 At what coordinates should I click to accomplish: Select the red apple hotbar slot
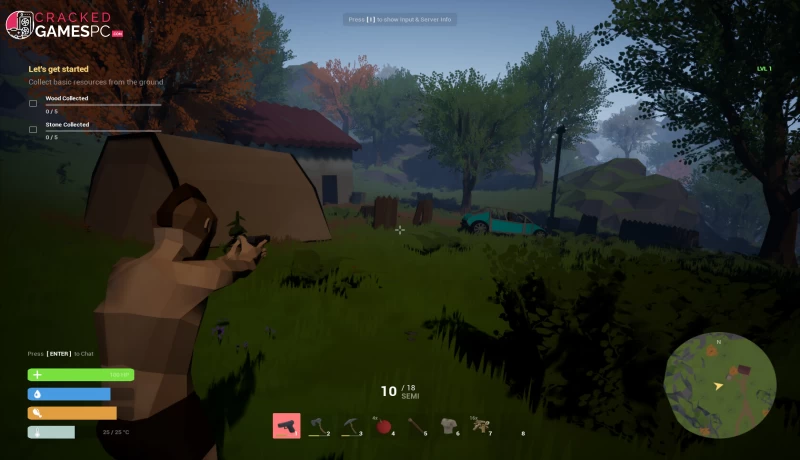click(x=383, y=426)
